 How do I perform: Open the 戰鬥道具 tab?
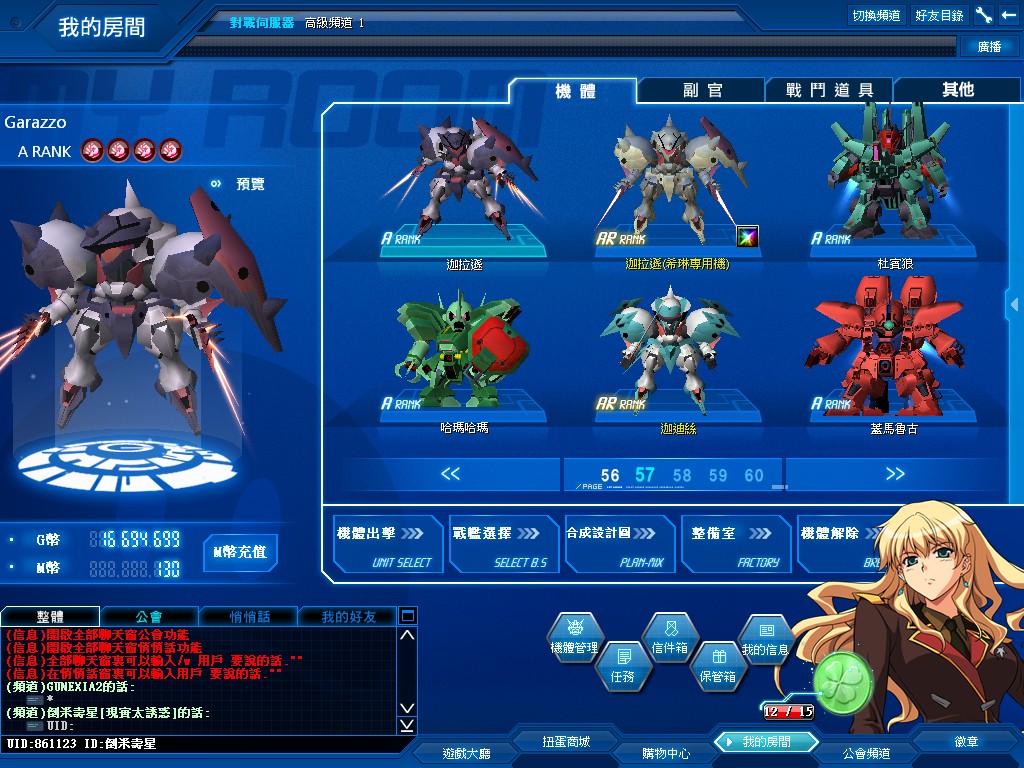click(x=829, y=90)
